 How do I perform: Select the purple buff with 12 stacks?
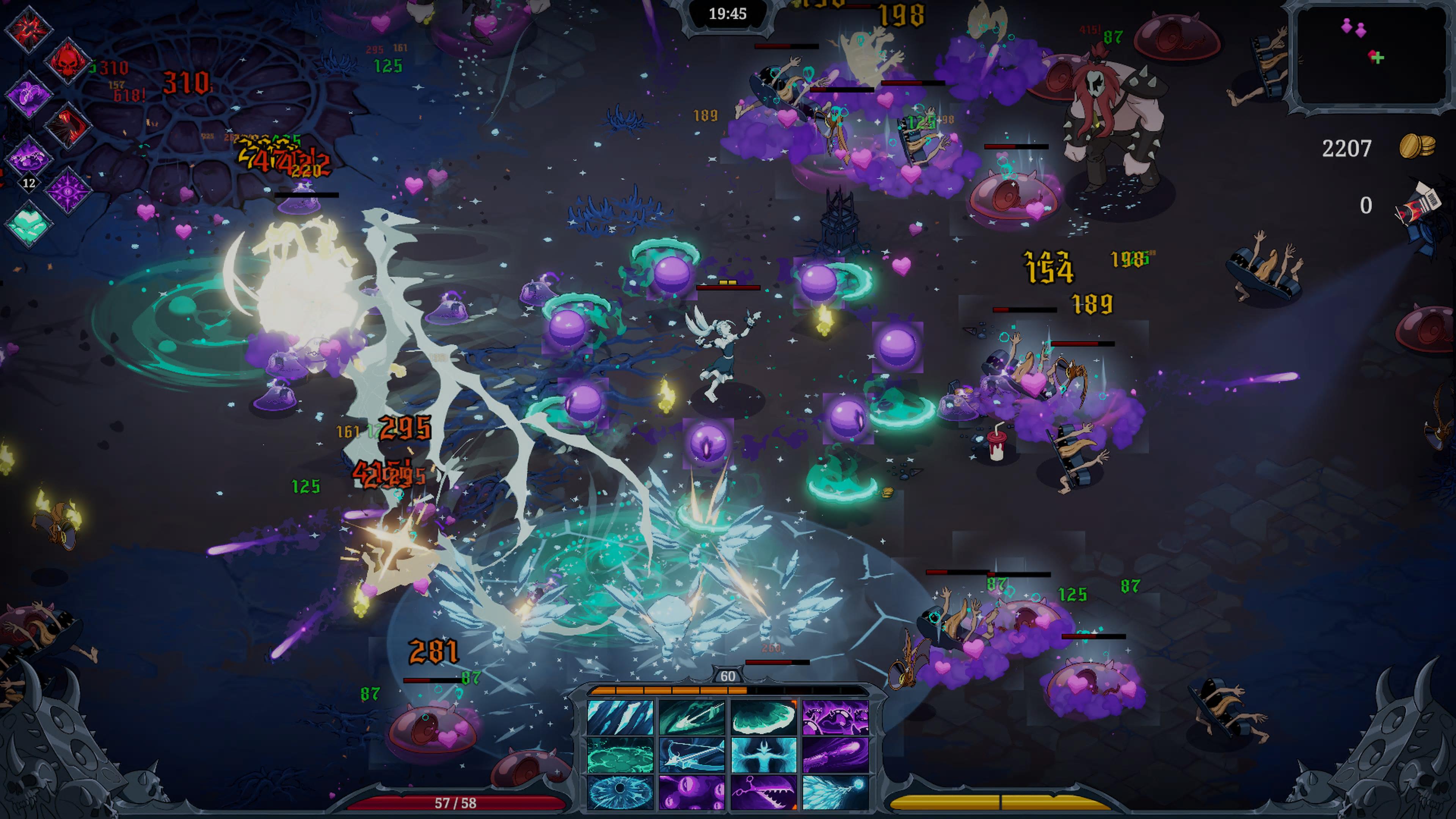(28, 159)
